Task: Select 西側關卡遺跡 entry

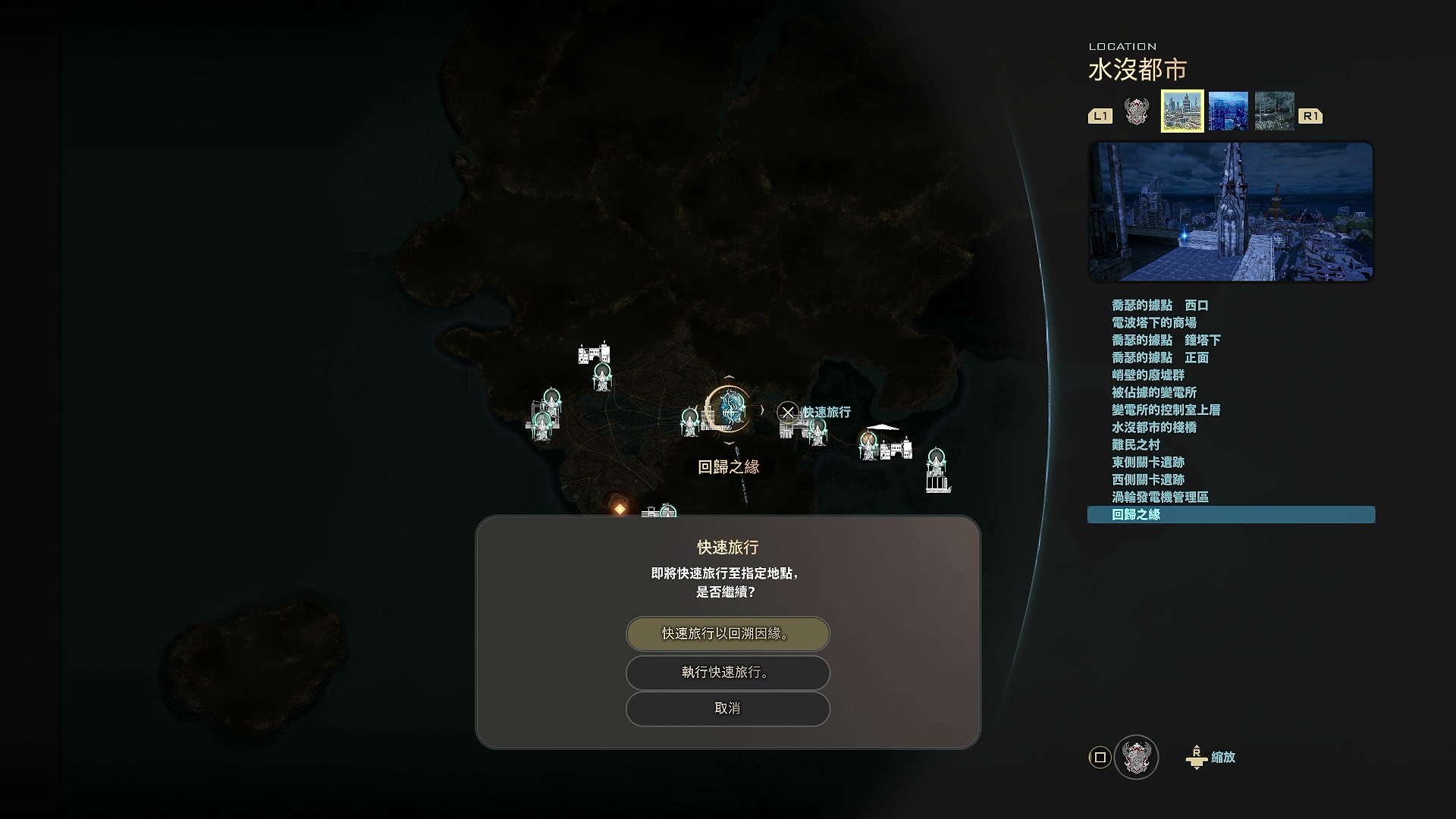Action: (x=1148, y=480)
